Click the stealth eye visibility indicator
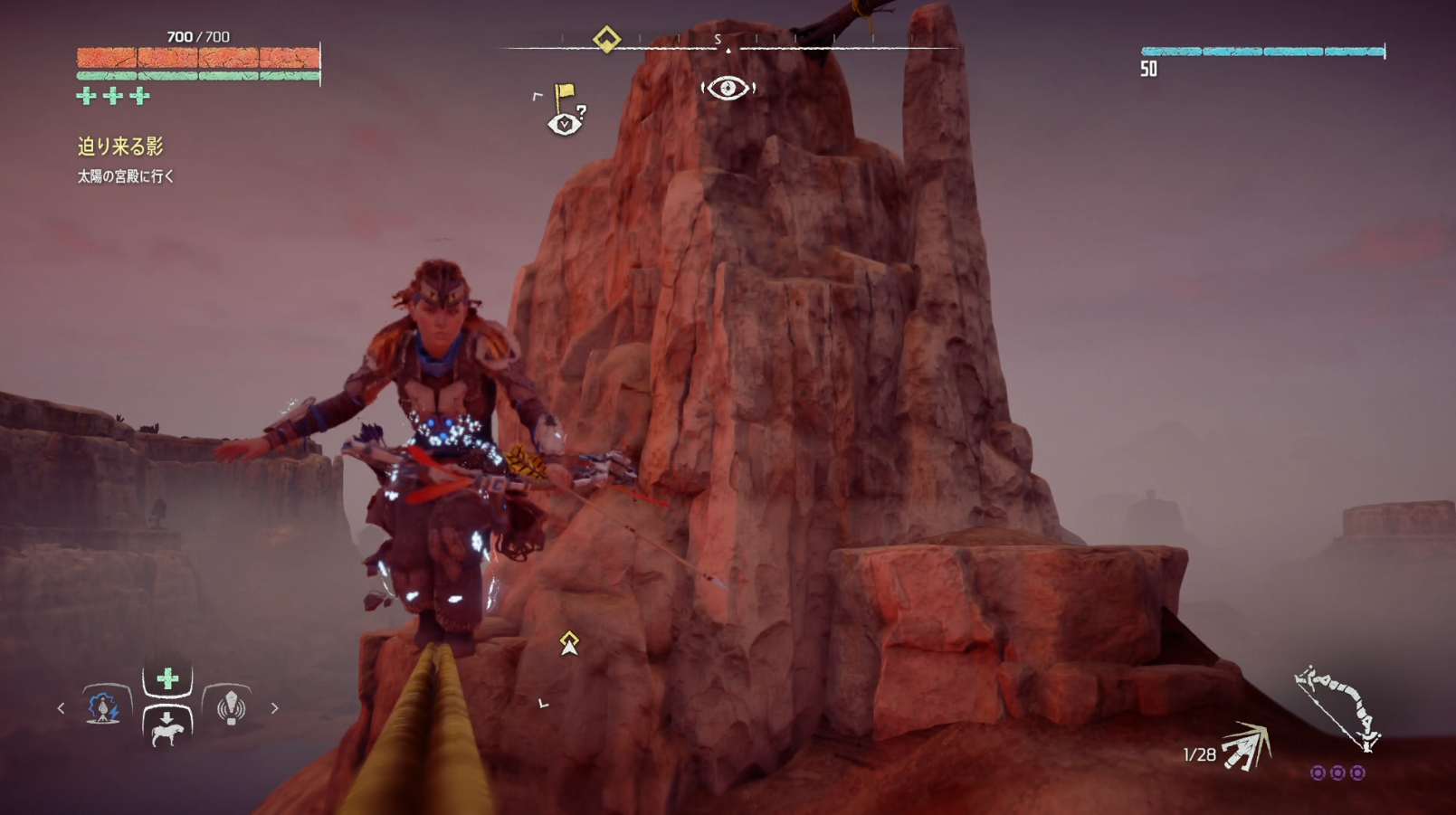The image size is (1456, 815). click(728, 88)
